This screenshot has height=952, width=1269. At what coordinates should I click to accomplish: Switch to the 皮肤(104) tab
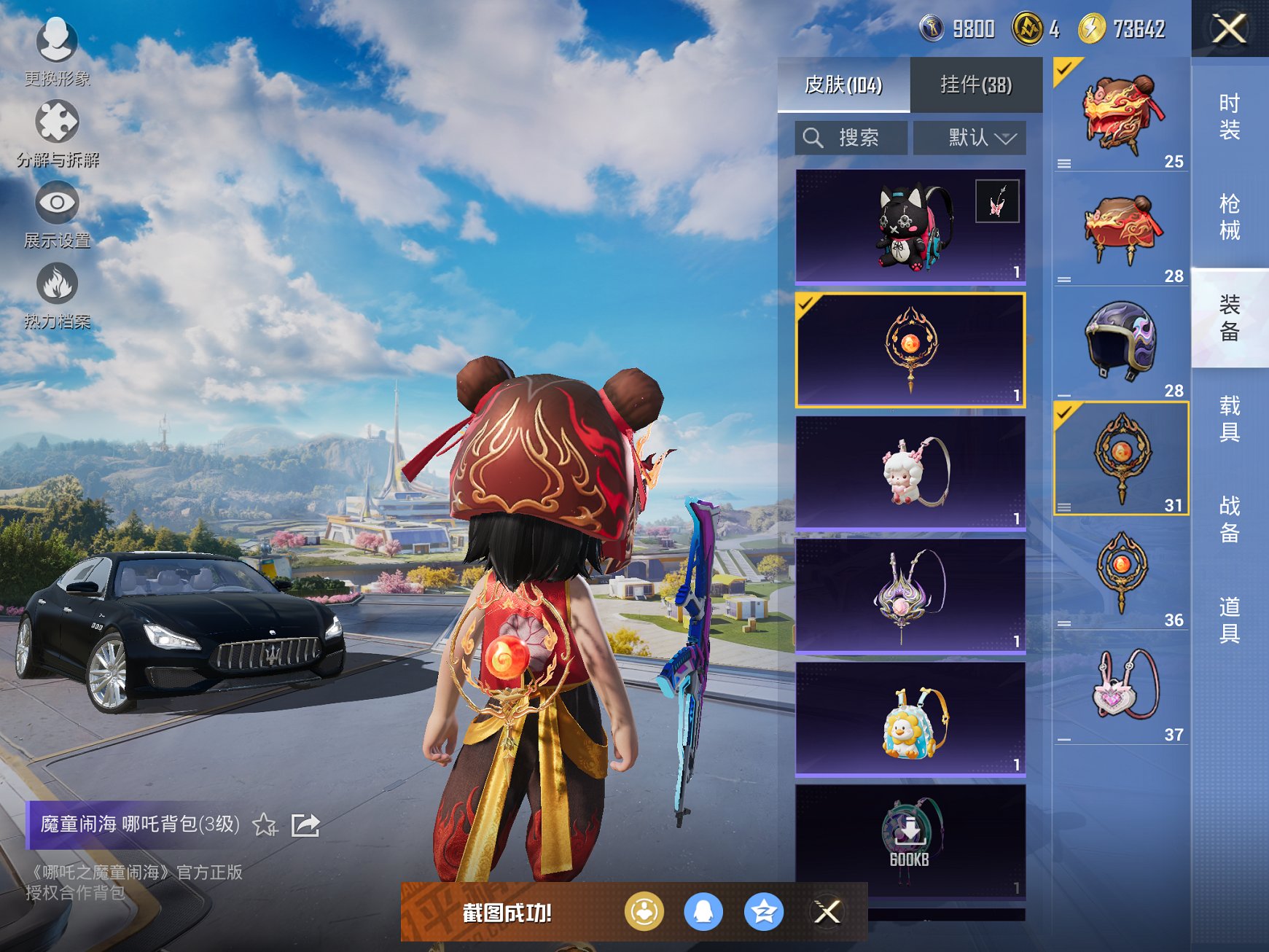(x=843, y=85)
